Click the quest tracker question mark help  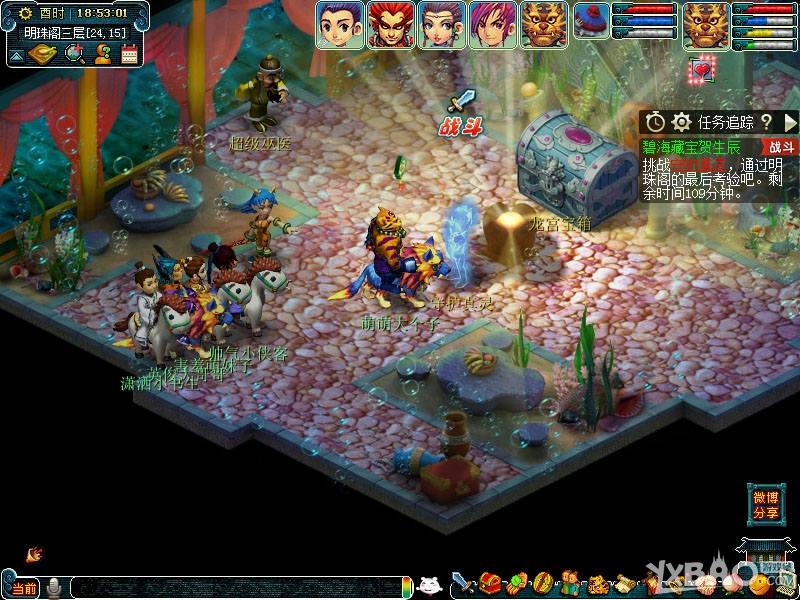[x=765, y=122]
